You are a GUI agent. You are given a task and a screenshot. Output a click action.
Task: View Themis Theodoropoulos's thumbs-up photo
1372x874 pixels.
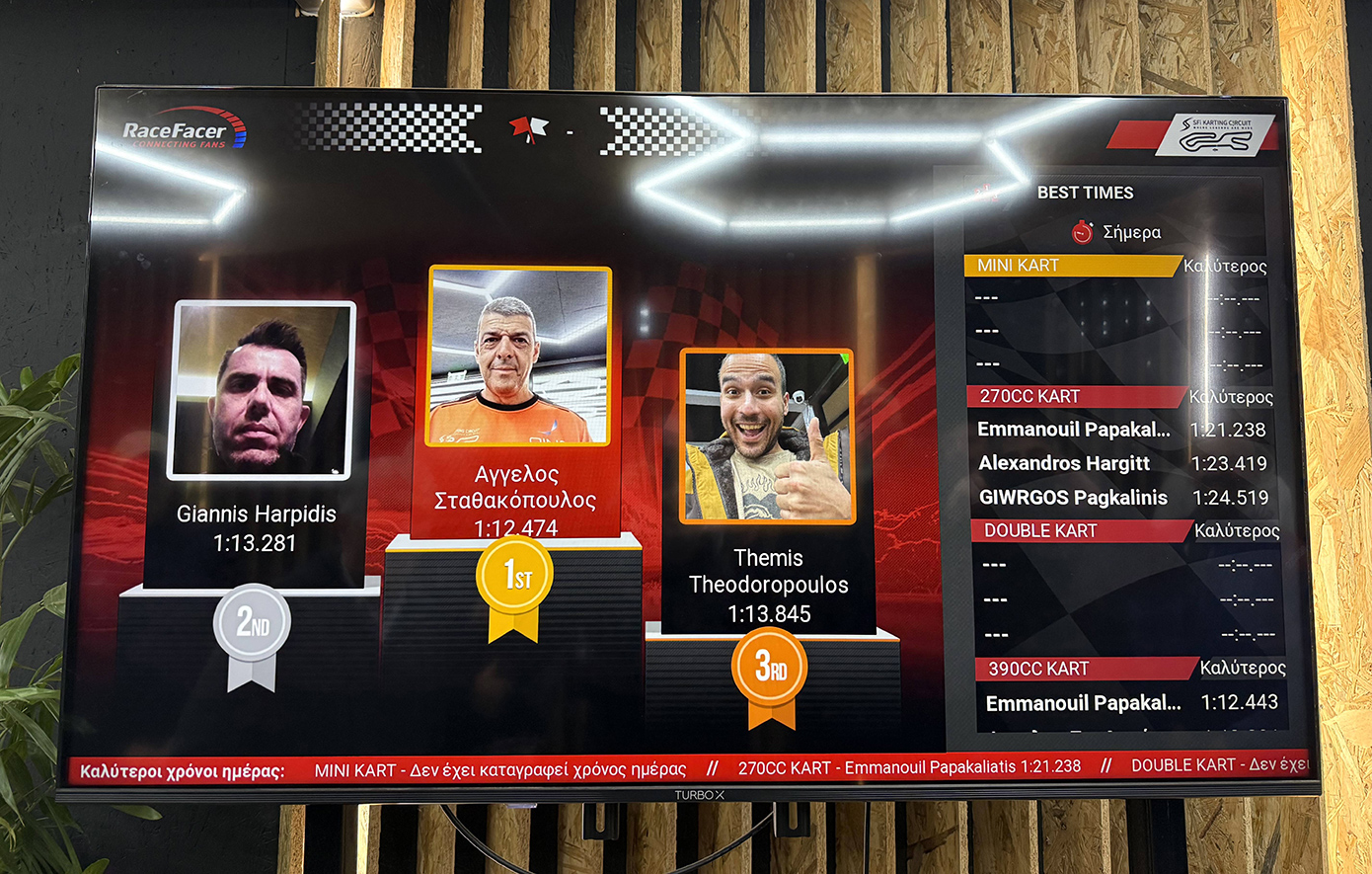(767, 436)
